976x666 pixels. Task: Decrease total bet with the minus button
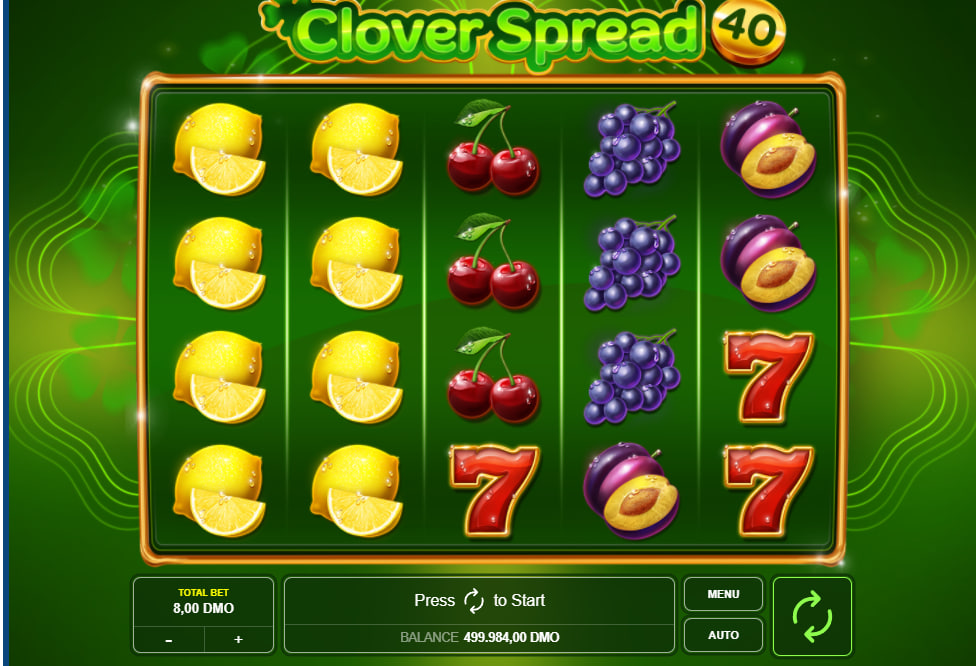(x=168, y=639)
